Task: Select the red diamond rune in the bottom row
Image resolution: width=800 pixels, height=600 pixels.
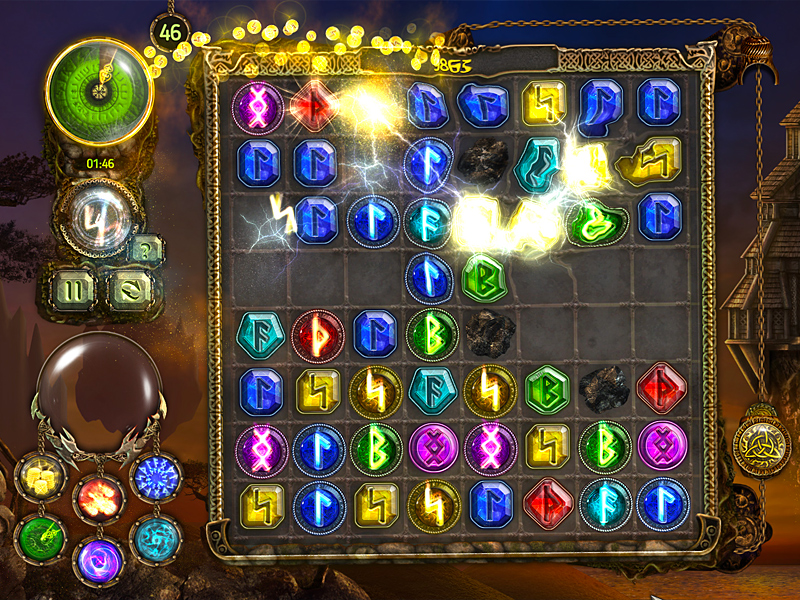Action: 547,505
